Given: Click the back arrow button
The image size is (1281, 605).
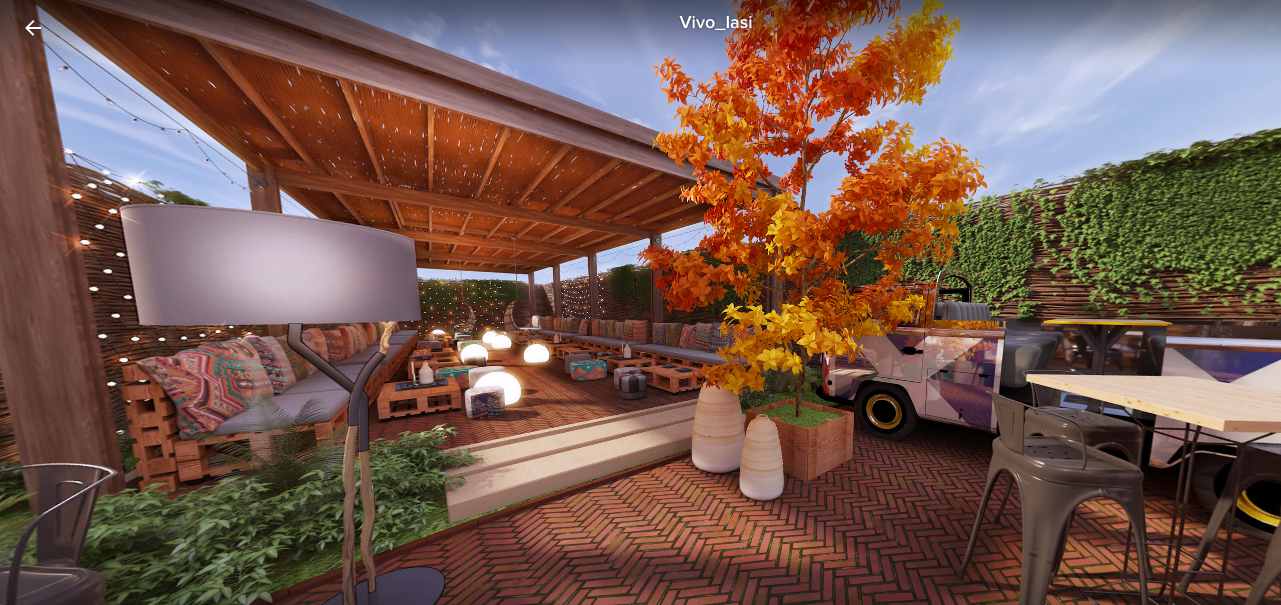Looking at the screenshot, I should click(34, 28).
